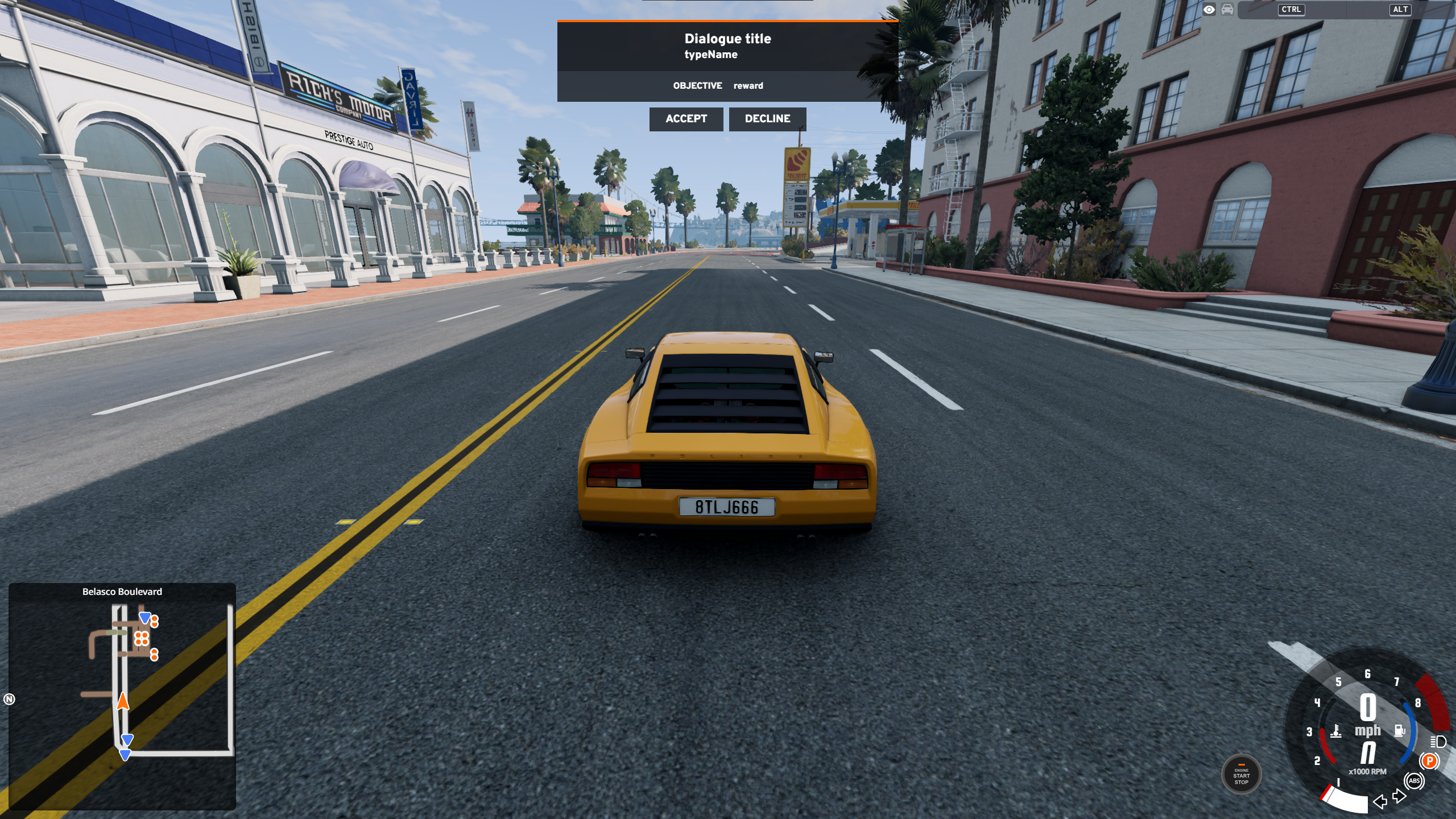
Task: Toggle the right turn signal arrow
Action: point(1399,796)
